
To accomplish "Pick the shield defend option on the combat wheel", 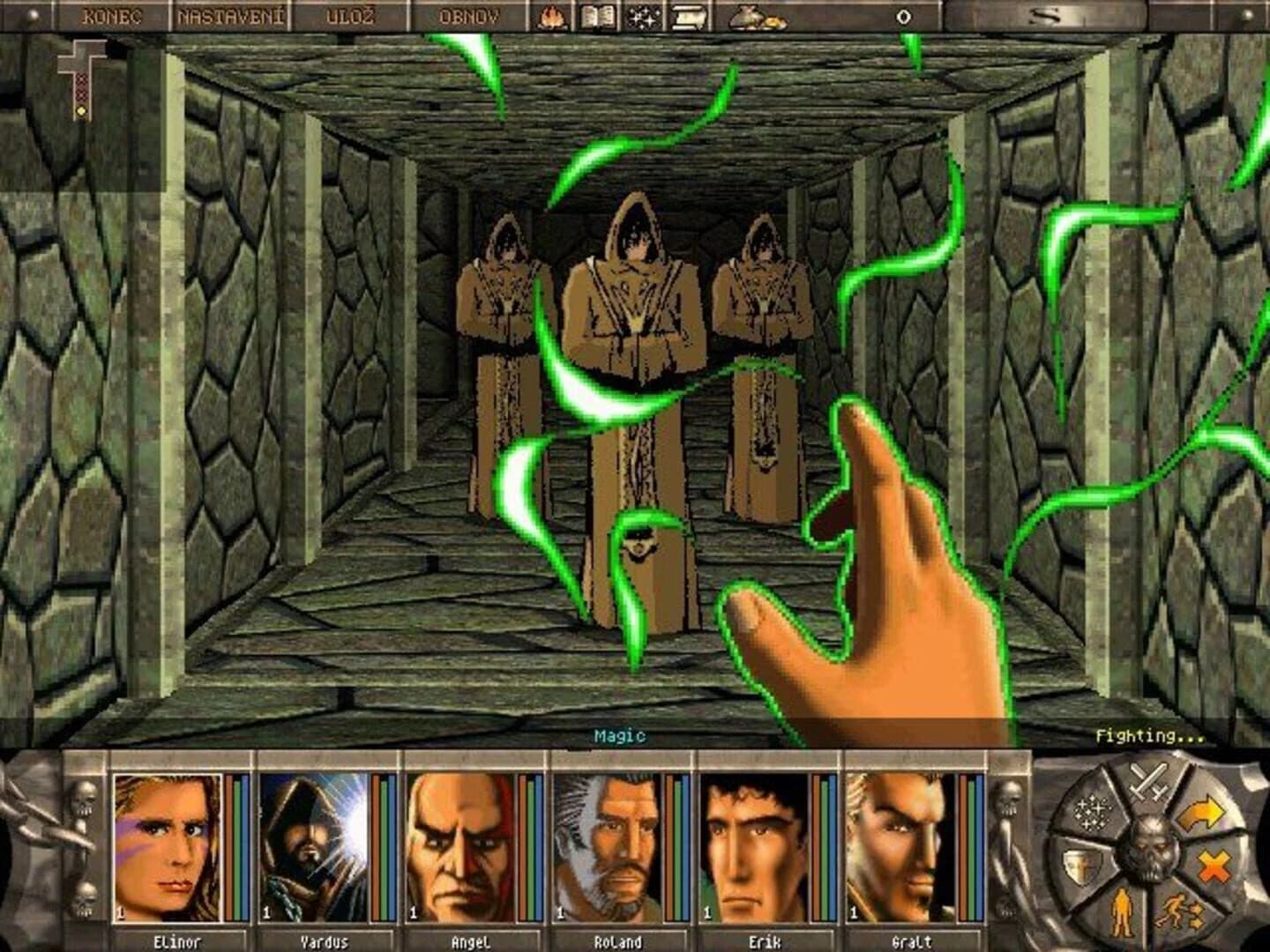I will (x=1082, y=864).
